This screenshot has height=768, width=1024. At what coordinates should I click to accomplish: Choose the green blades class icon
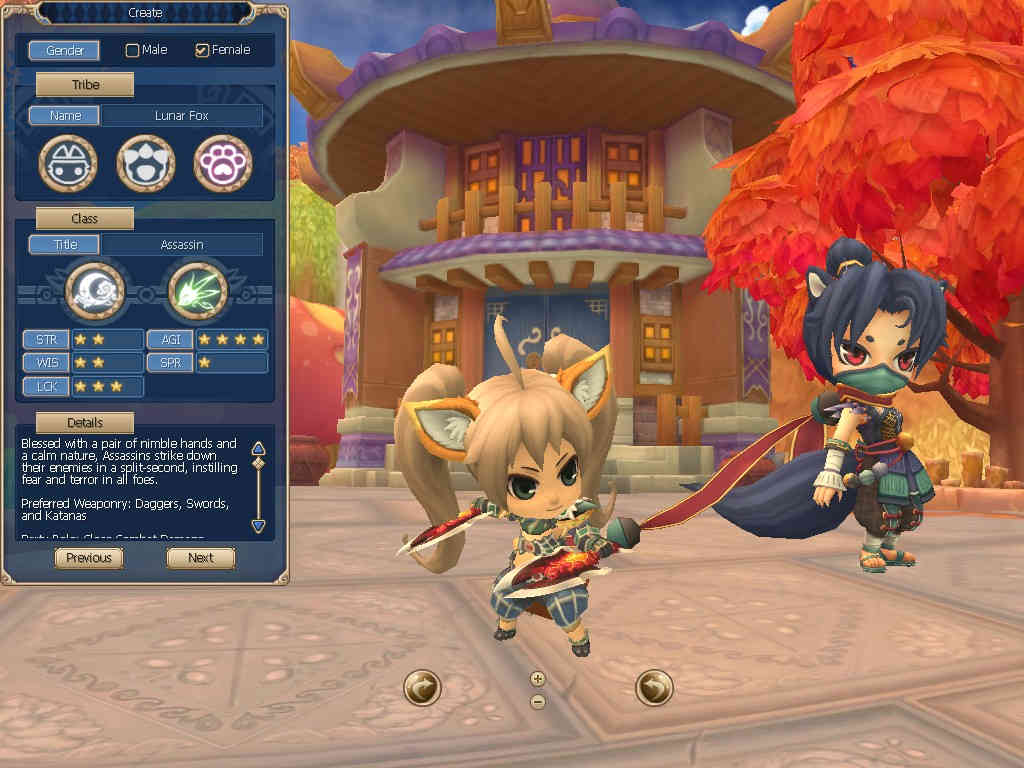197,291
